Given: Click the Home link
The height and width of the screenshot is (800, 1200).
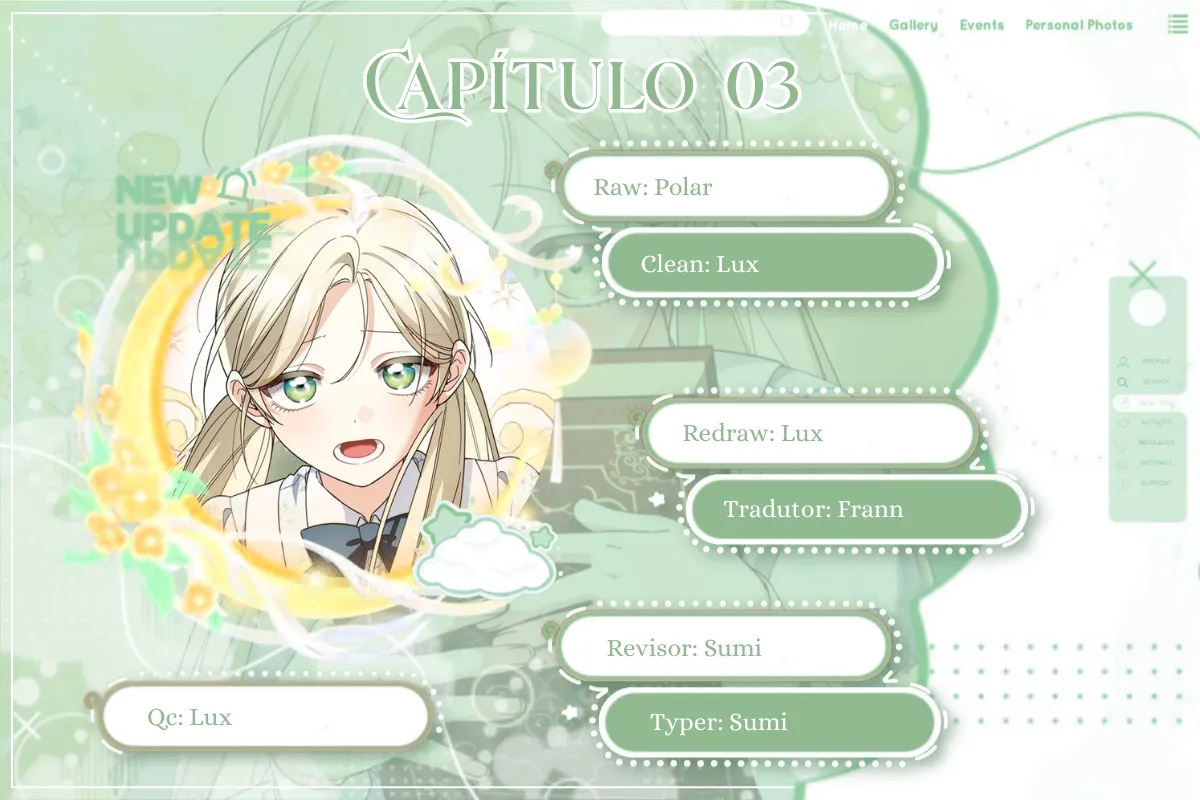Looking at the screenshot, I should 847,25.
